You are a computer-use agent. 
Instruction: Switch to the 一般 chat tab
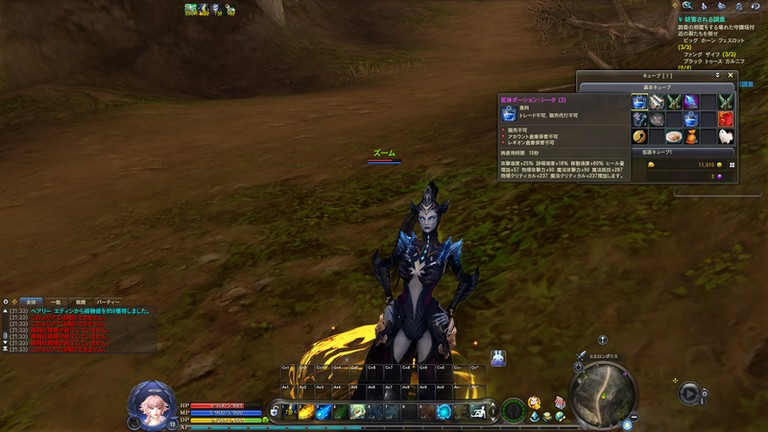56,301
